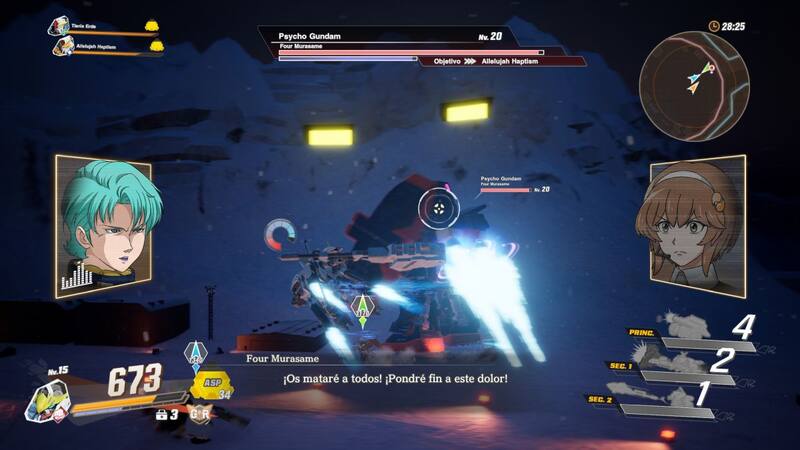
Task: Use the repair kit item icon
Action: (163, 412)
